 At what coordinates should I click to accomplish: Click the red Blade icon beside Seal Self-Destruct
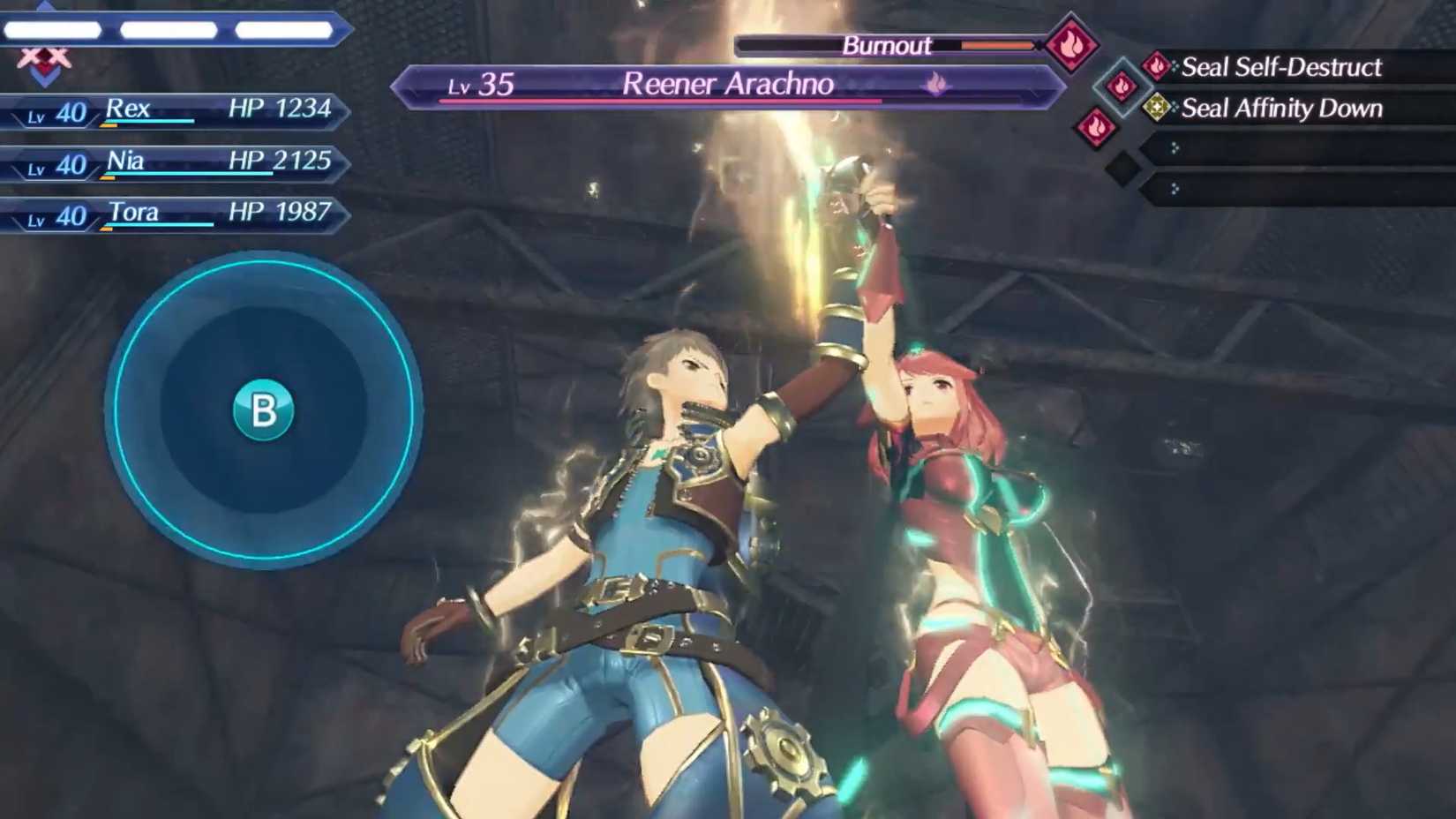coord(1156,66)
